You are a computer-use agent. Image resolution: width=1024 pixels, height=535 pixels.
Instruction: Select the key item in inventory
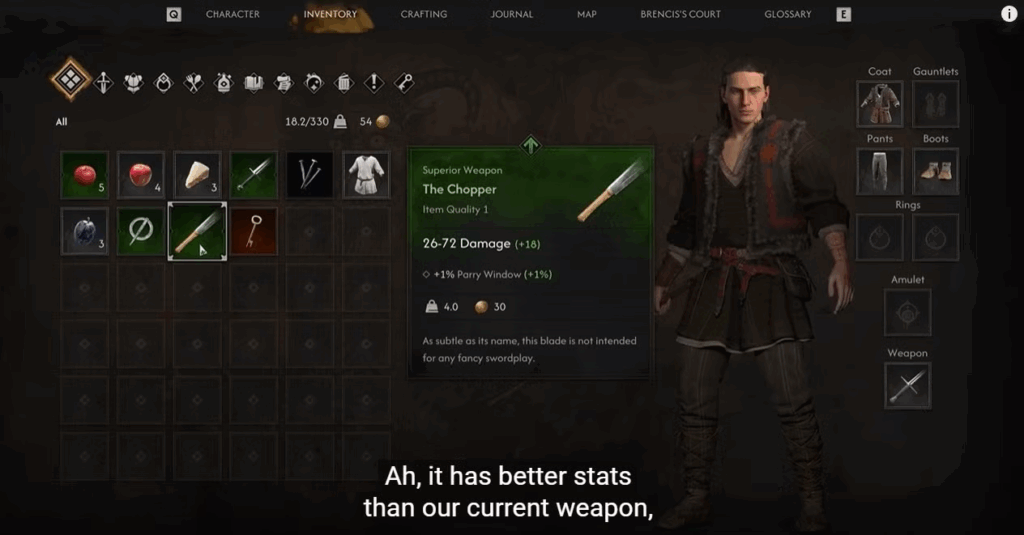[x=254, y=231]
